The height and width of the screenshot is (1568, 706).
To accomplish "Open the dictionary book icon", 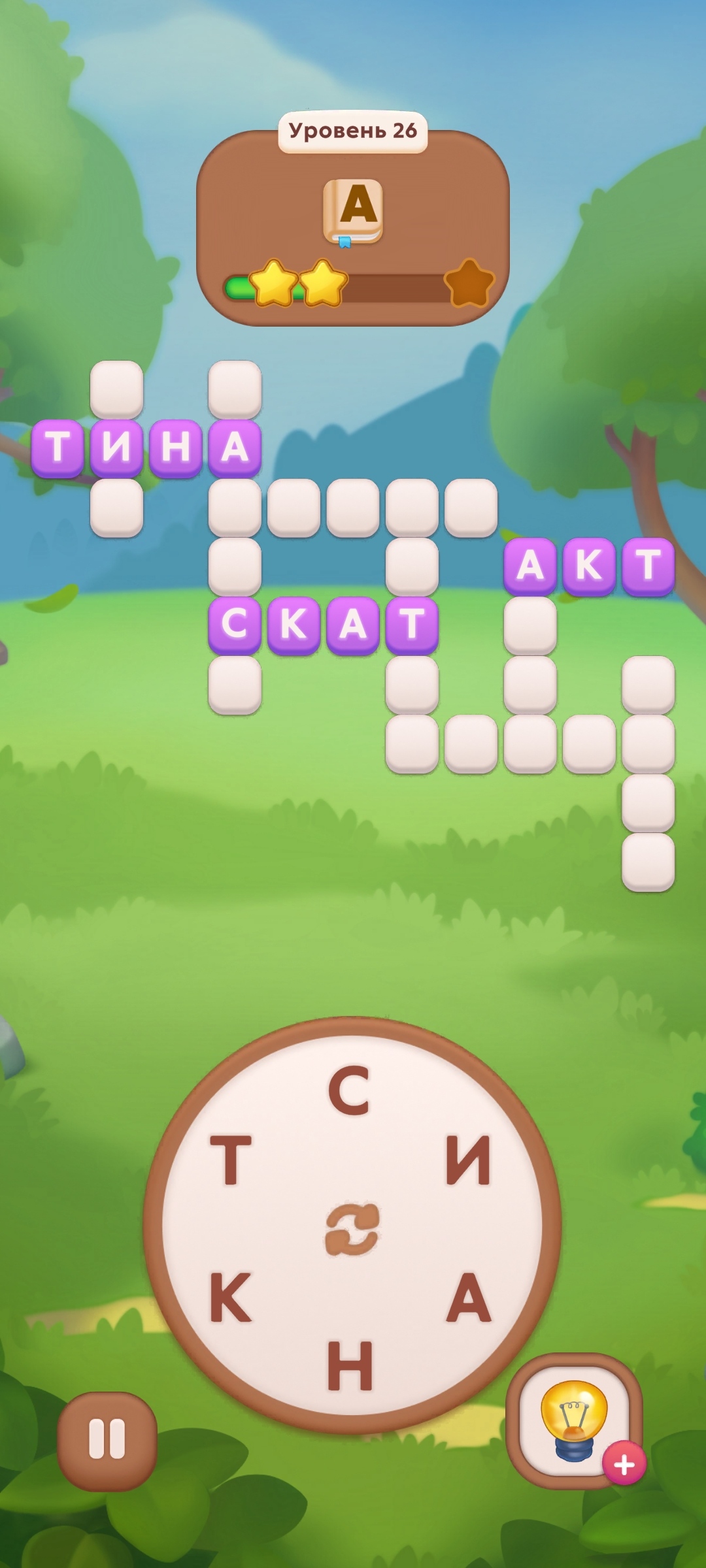I will pyautogui.click(x=353, y=212).
